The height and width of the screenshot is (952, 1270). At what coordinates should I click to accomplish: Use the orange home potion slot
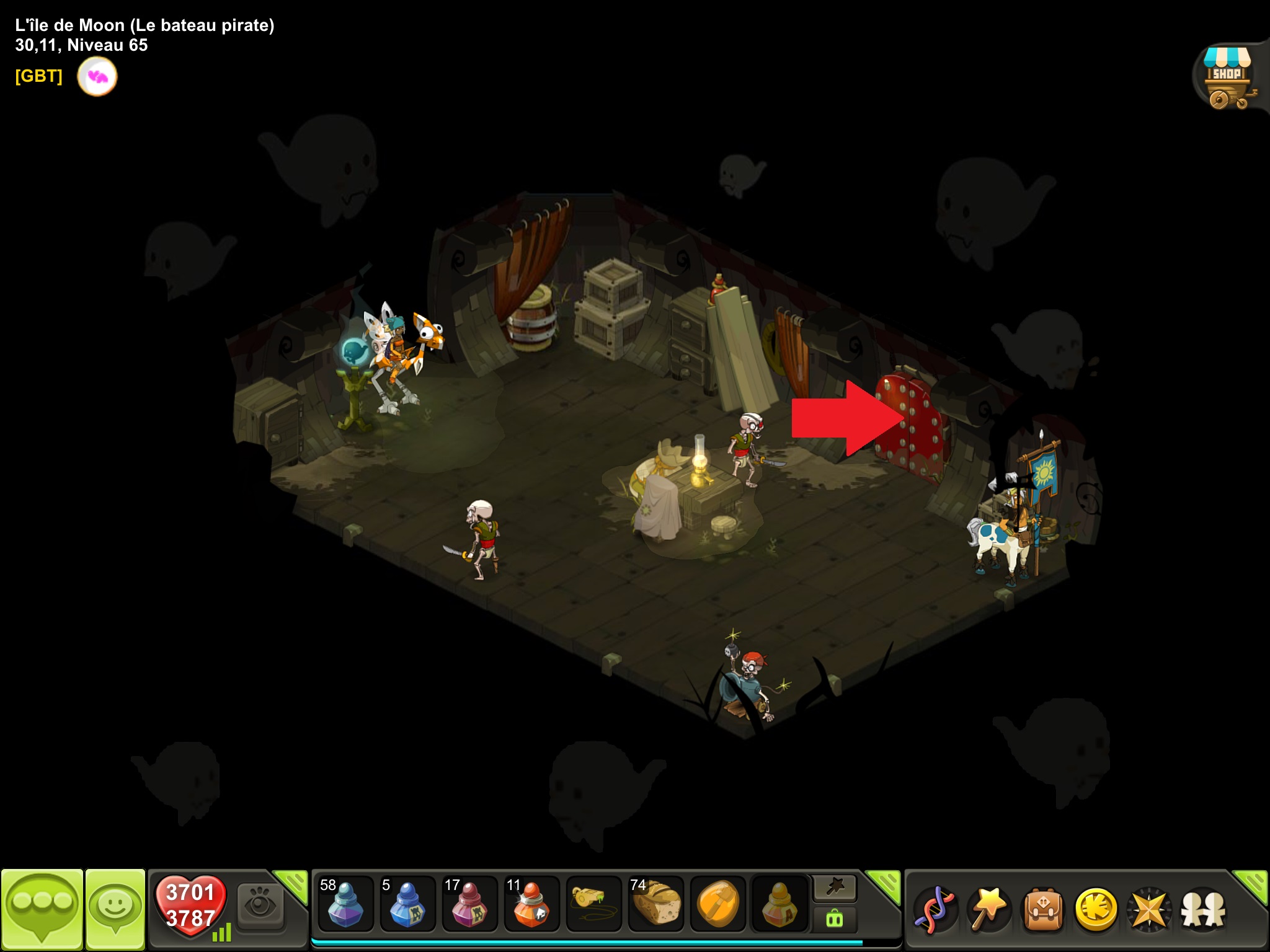coord(531,904)
